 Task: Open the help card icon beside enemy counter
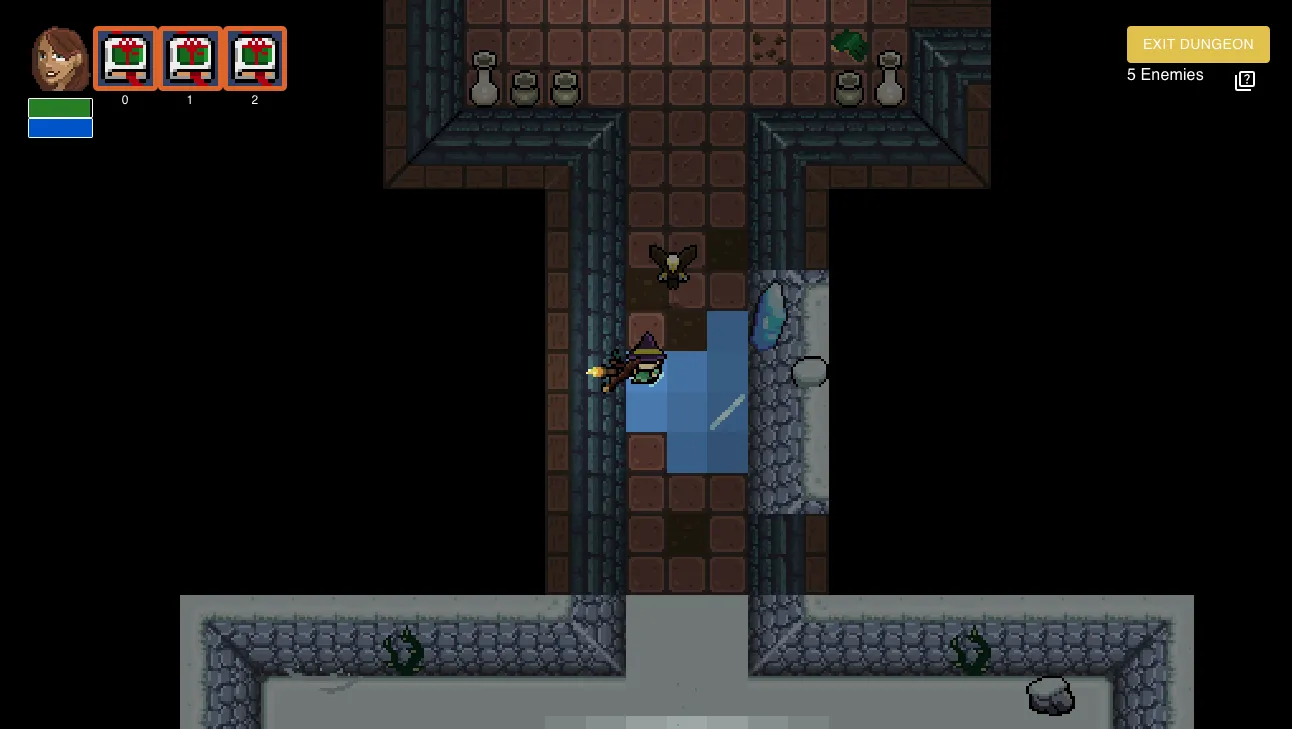click(1244, 80)
